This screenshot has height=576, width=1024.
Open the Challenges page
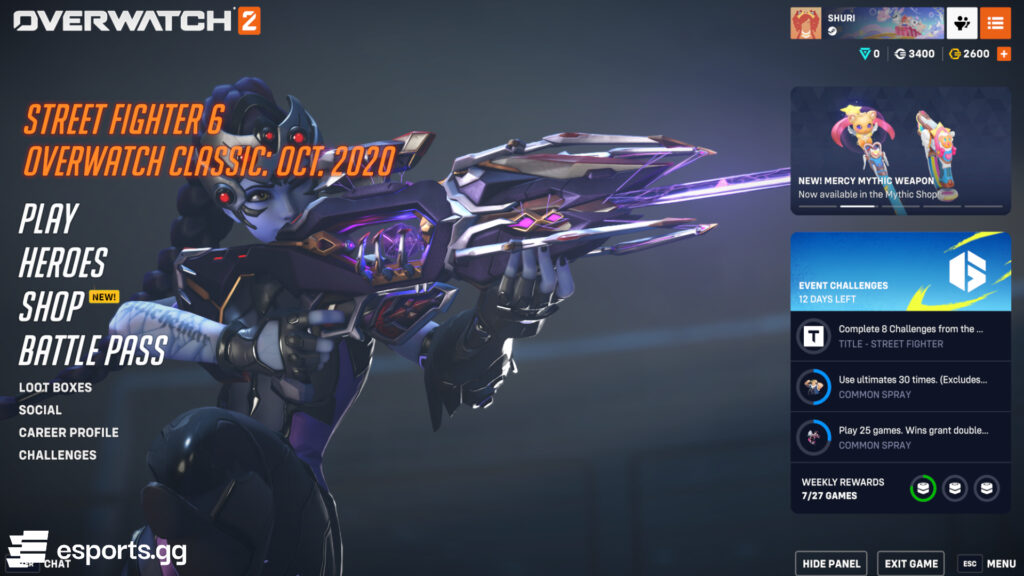coord(57,455)
